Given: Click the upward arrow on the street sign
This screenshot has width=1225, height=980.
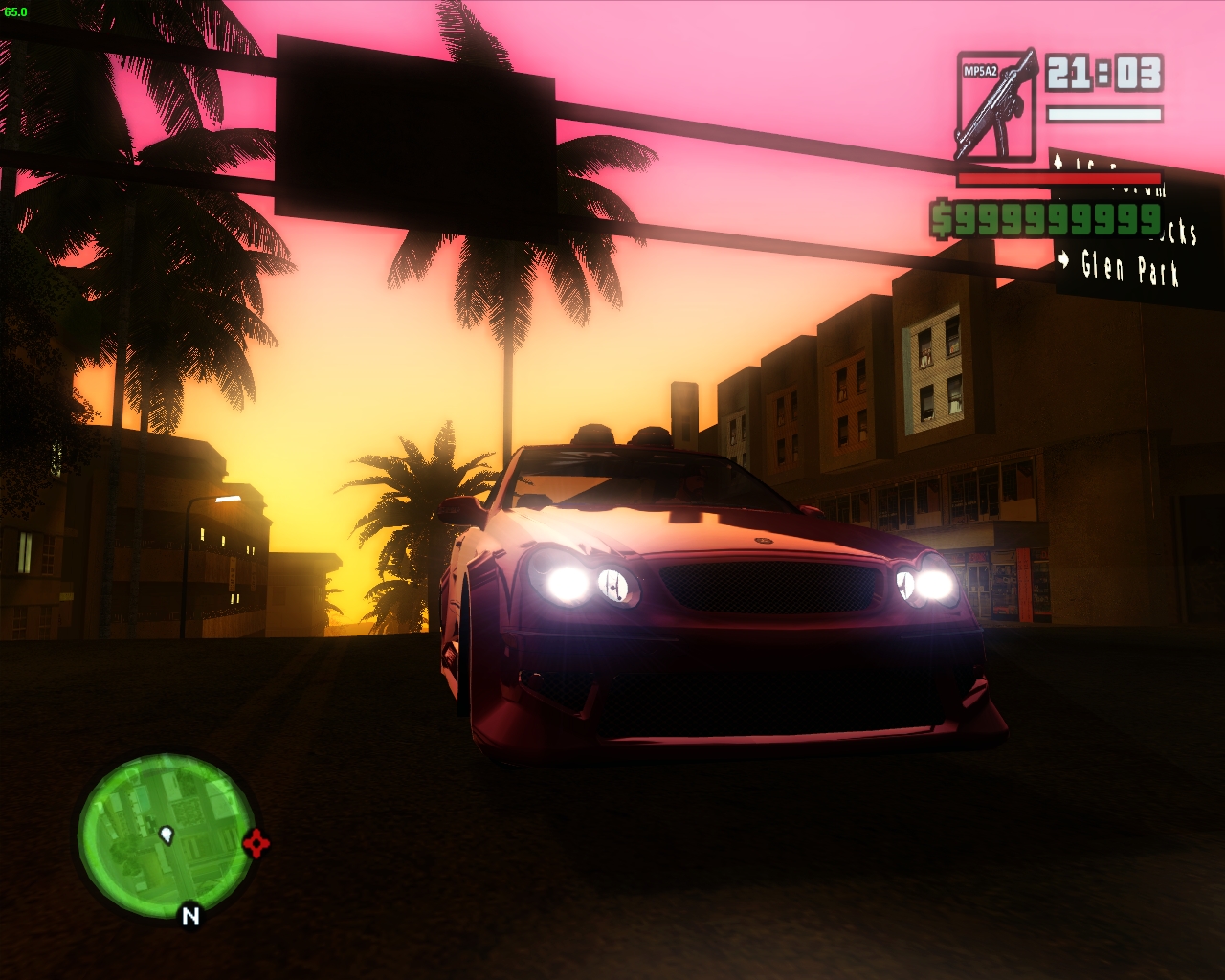Looking at the screenshot, I should point(1060,161).
